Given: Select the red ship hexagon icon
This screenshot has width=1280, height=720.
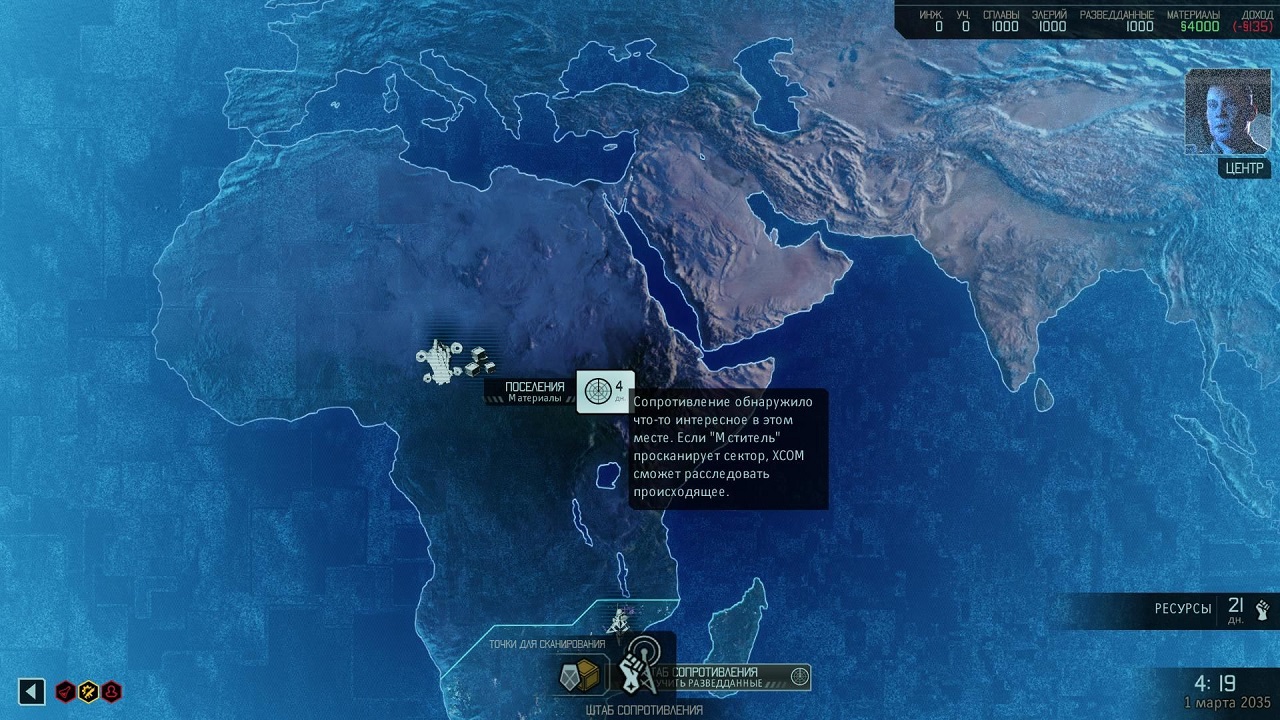Looking at the screenshot, I should 66,691.
